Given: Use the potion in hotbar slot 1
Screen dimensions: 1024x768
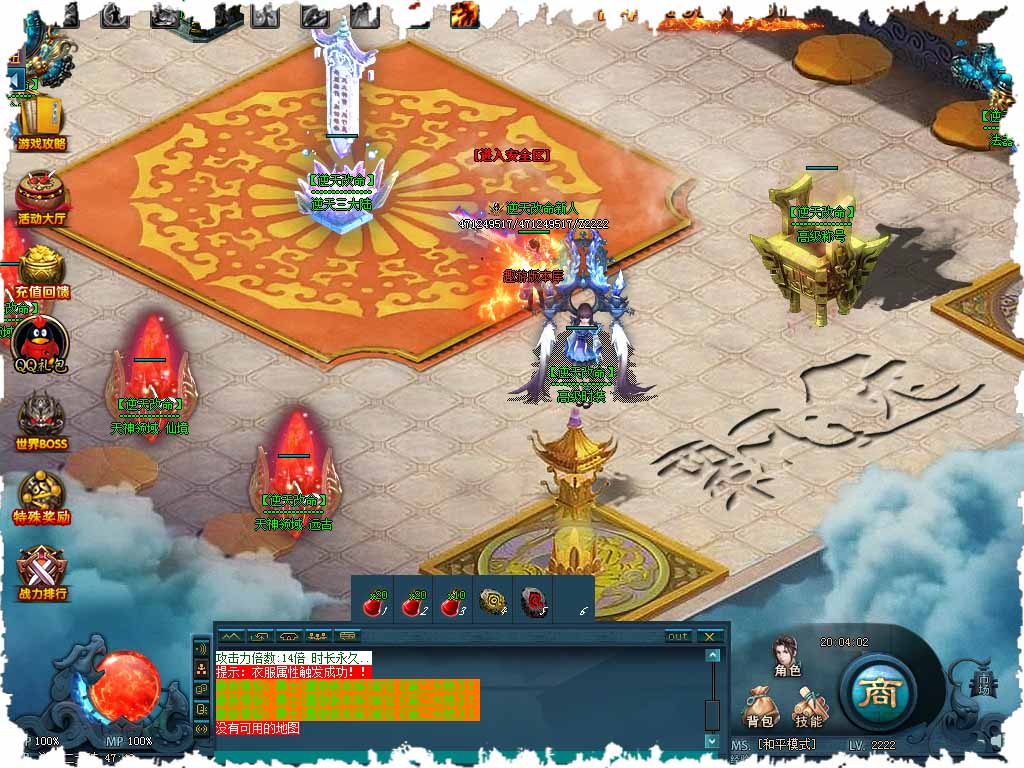Looking at the screenshot, I should pos(374,601).
